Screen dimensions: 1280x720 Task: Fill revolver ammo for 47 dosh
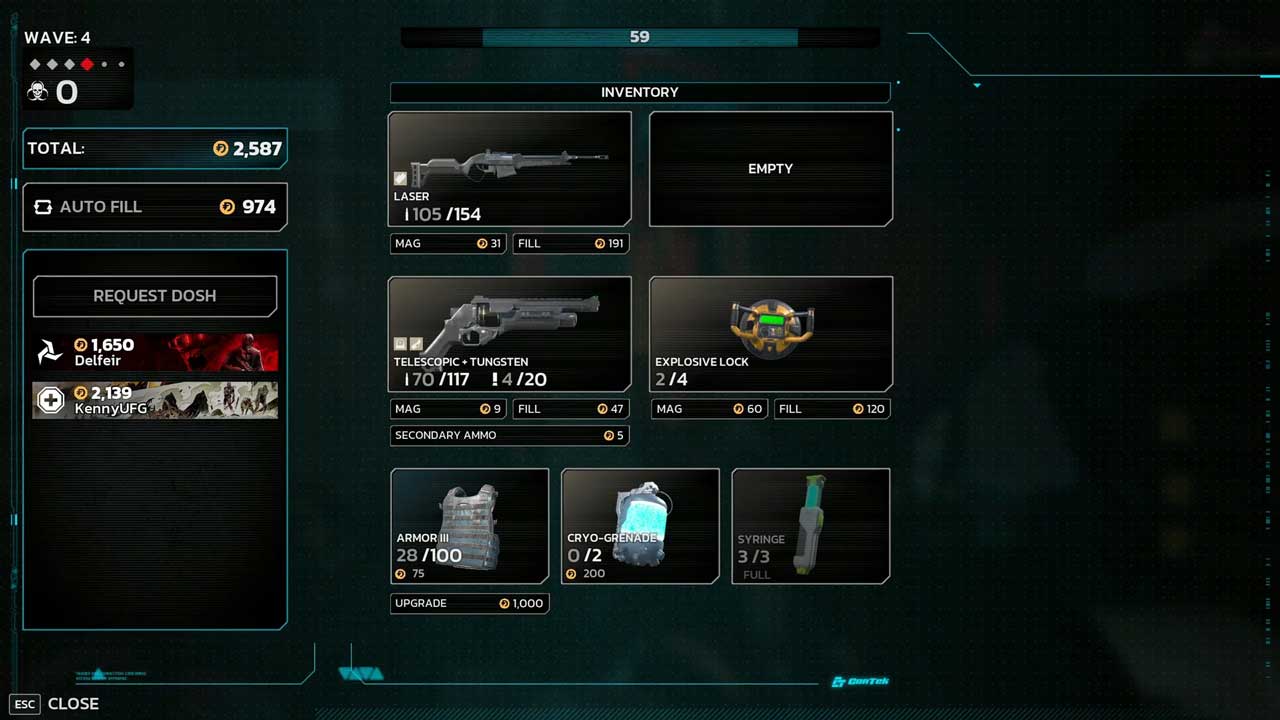click(570, 409)
